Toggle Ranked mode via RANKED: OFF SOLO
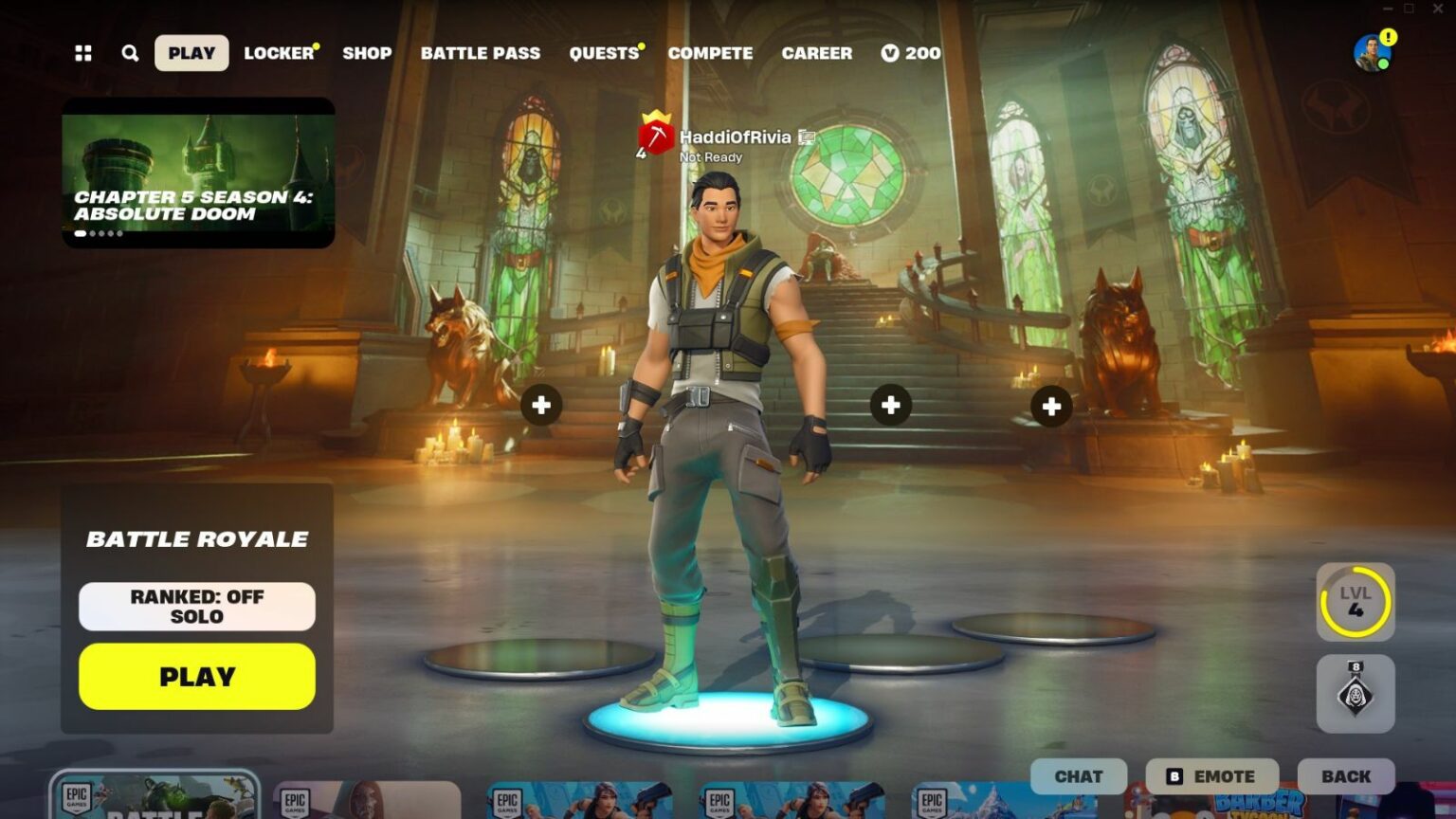Viewport: 1456px width, 819px height. coord(196,606)
